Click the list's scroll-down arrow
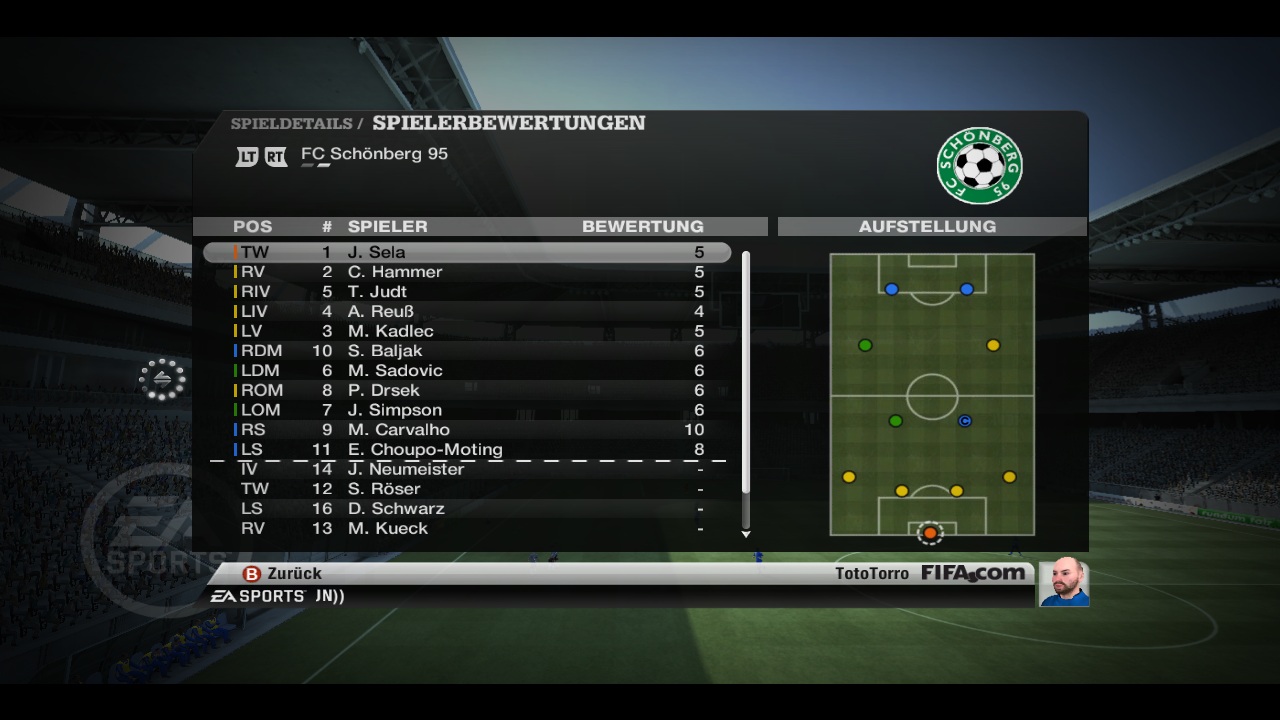This screenshot has width=1280, height=720. [746, 534]
